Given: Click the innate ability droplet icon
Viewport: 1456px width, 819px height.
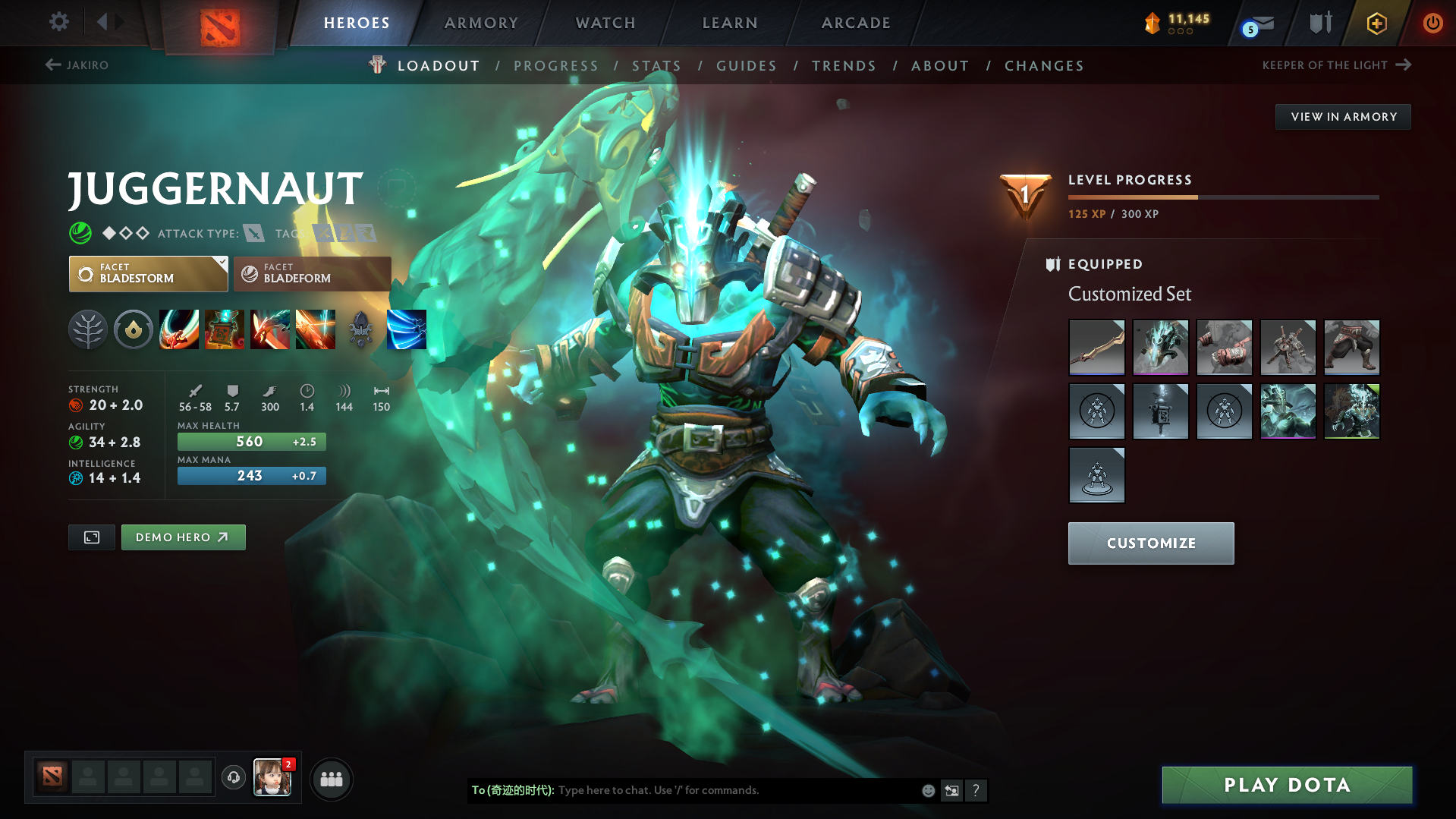Looking at the screenshot, I should tap(133, 329).
